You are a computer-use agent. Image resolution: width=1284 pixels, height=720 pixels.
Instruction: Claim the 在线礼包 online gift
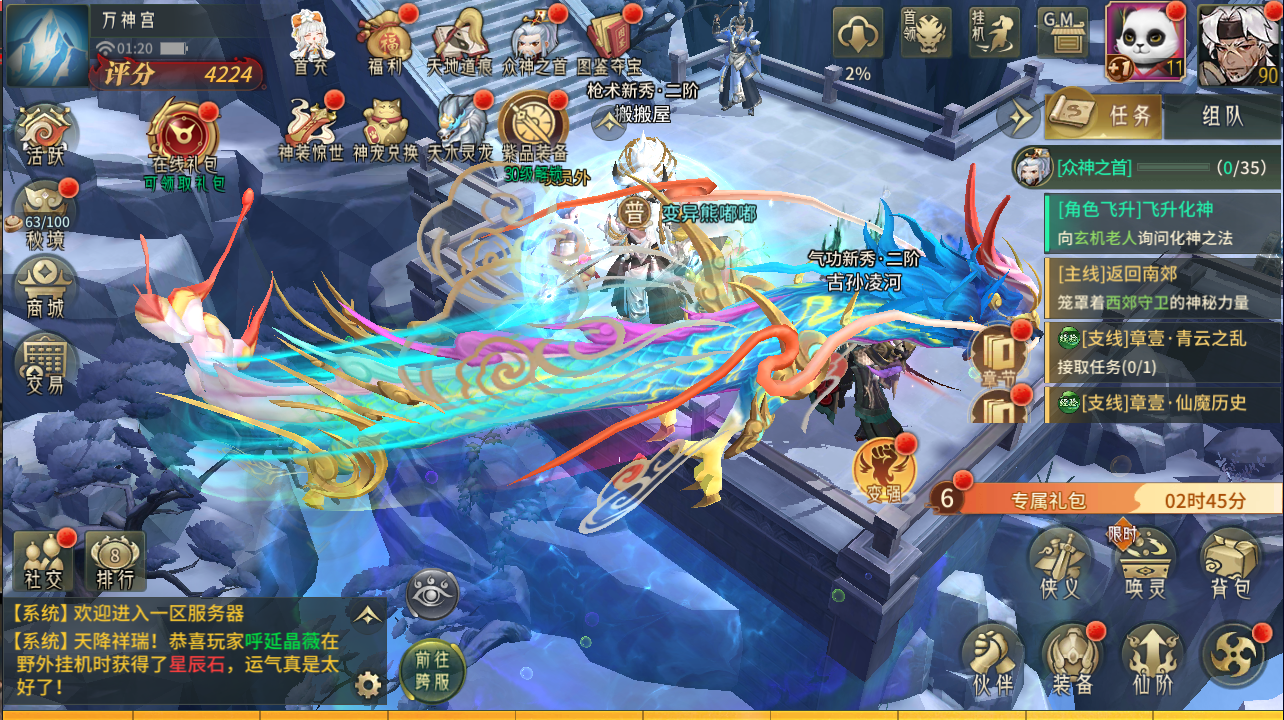[184, 140]
